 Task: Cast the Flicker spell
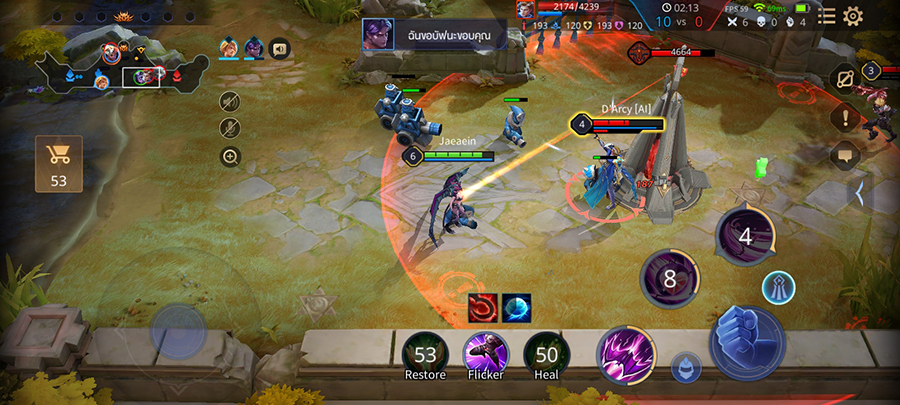point(486,356)
